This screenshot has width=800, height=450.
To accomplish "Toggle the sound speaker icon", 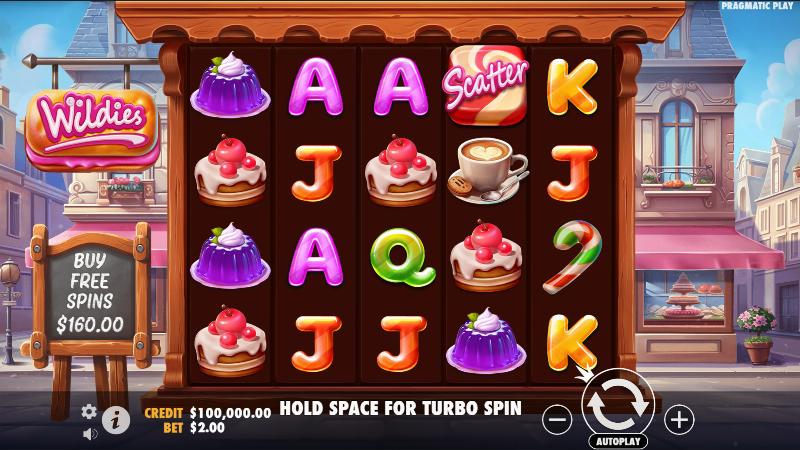I will 89,433.
